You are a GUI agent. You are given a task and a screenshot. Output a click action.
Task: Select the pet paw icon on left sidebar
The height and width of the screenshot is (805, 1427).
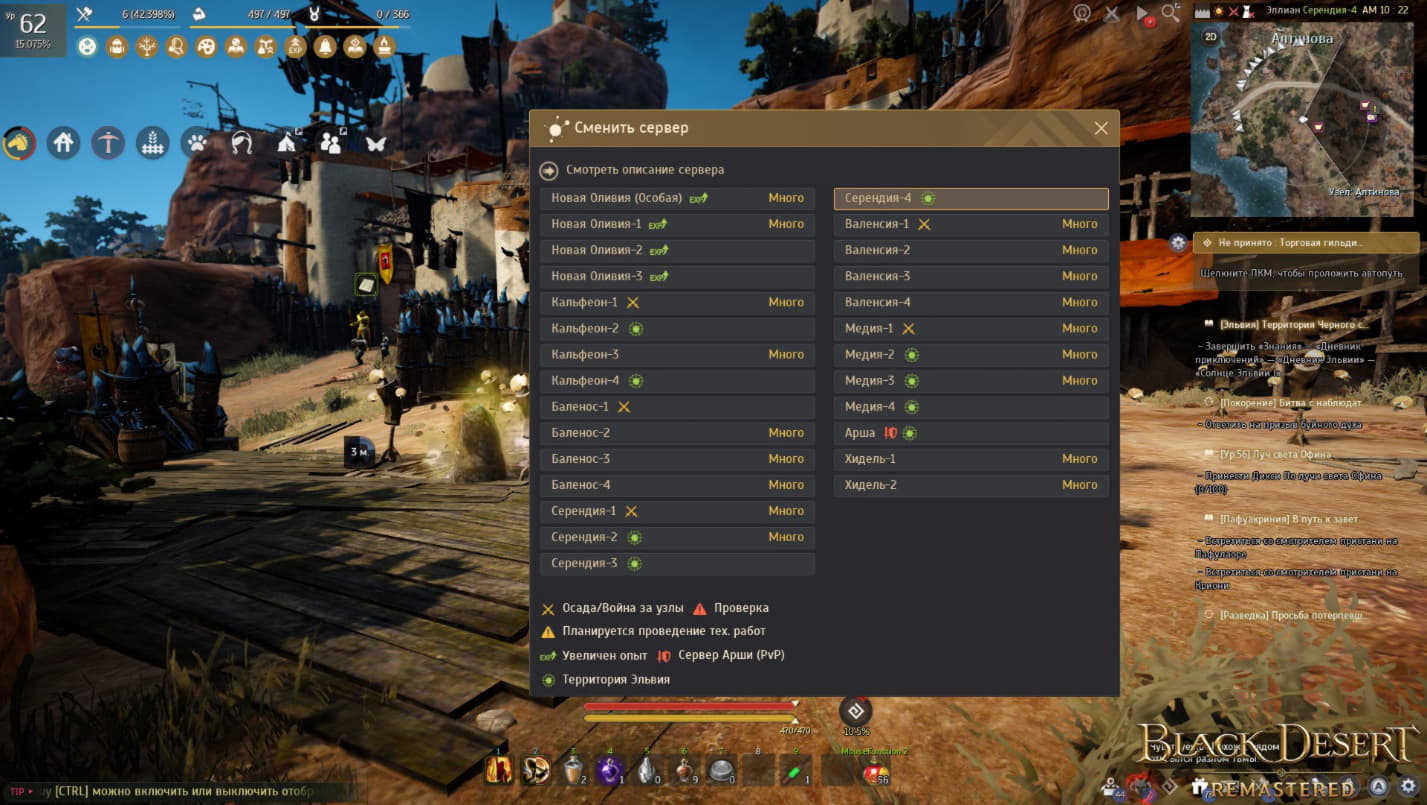click(196, 142)
